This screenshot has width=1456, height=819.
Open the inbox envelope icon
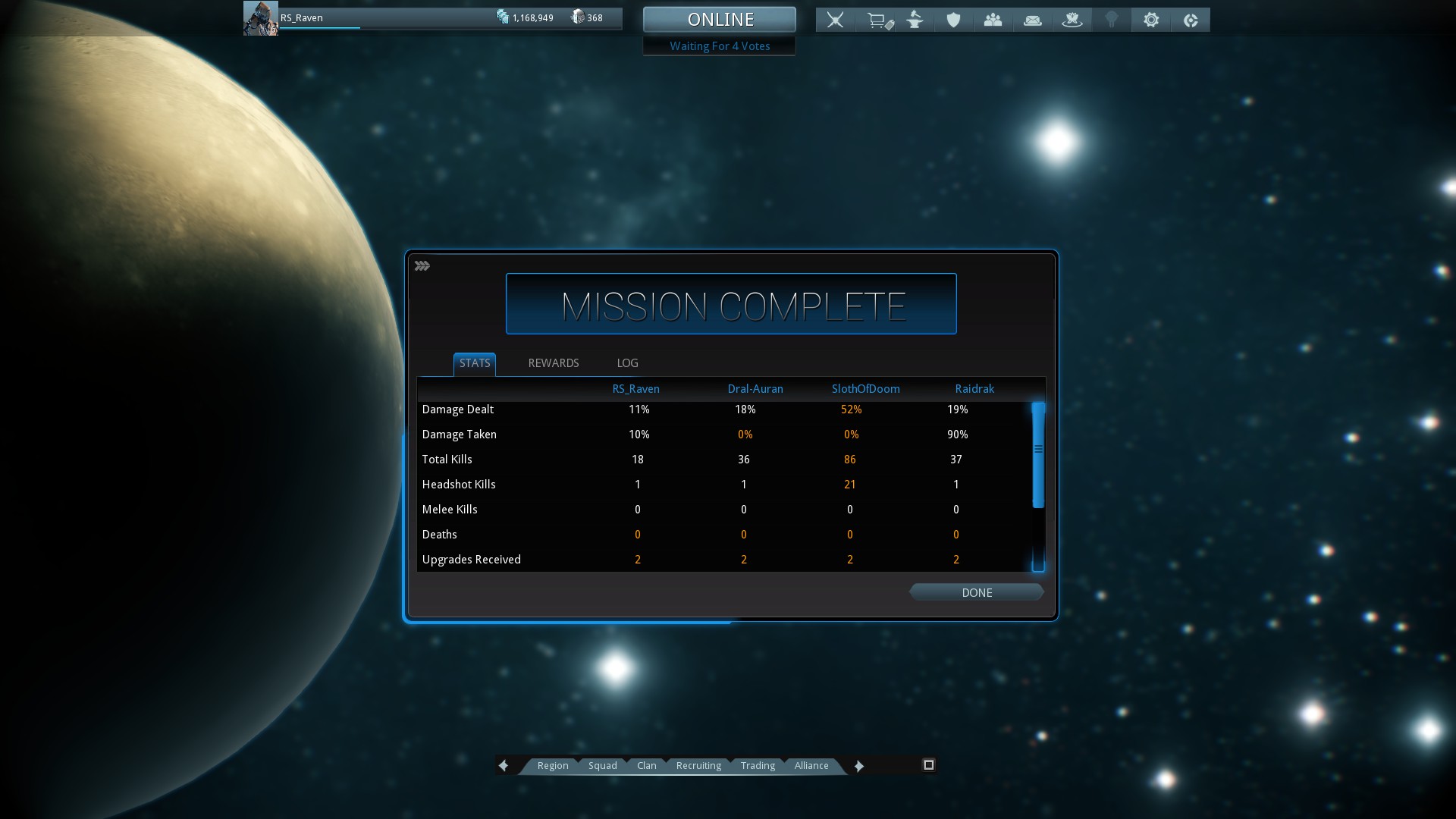tap(1032, 20)
